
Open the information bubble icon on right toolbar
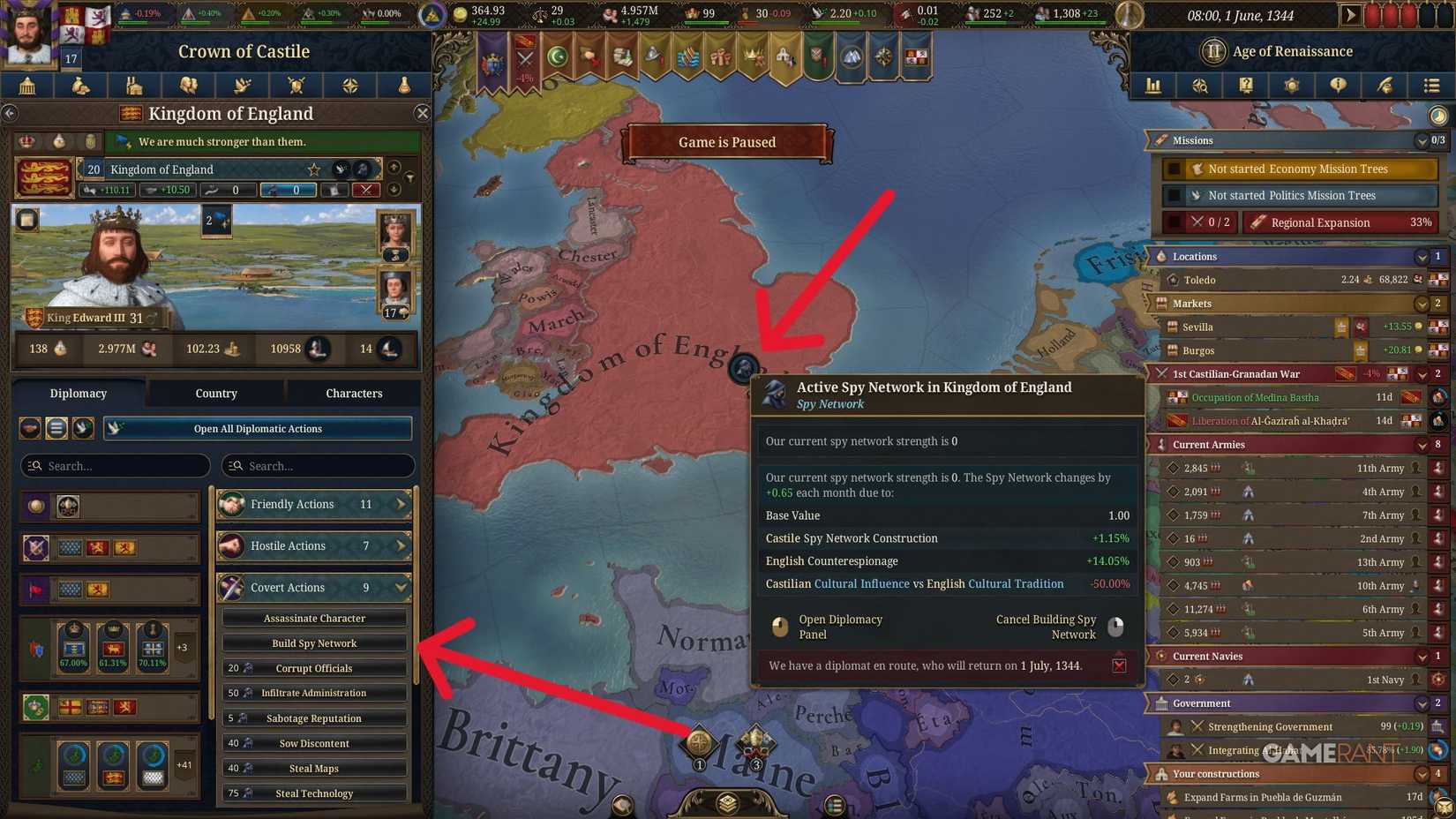[1338, 86]
